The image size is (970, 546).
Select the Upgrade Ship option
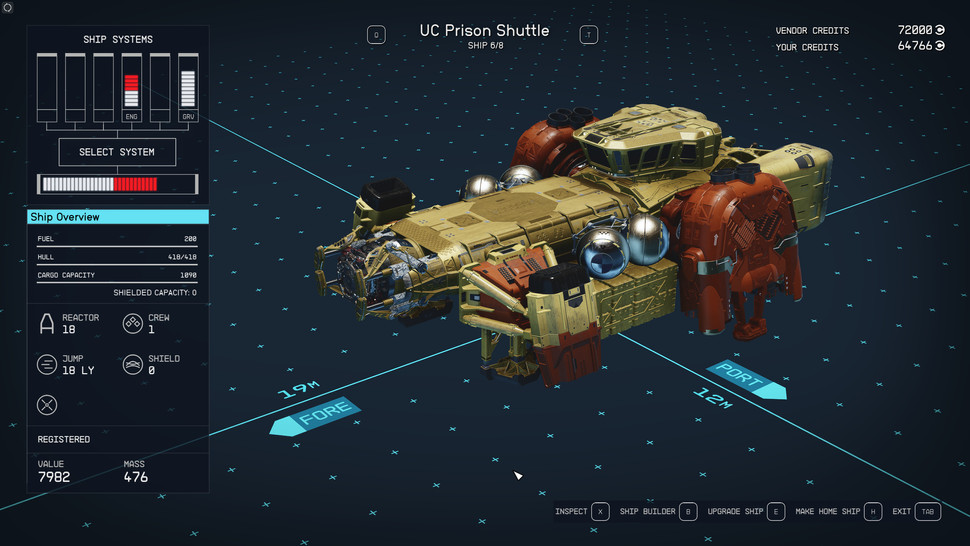(746, 512)
